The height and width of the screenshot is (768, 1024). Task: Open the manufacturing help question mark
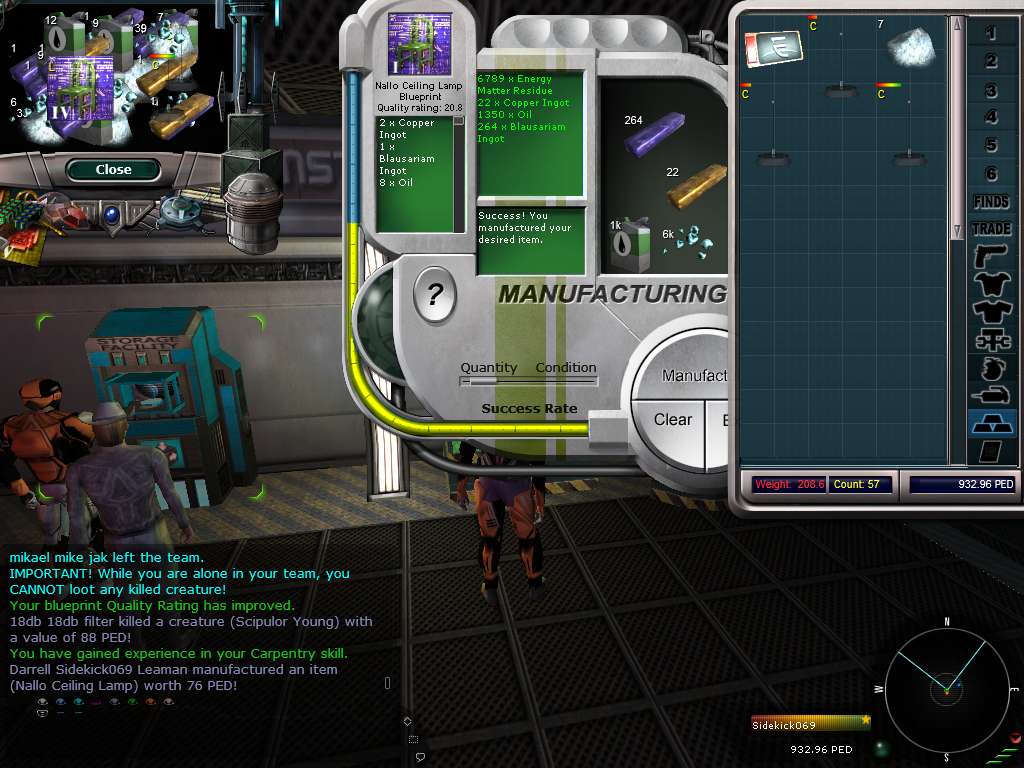click(435, 295)
